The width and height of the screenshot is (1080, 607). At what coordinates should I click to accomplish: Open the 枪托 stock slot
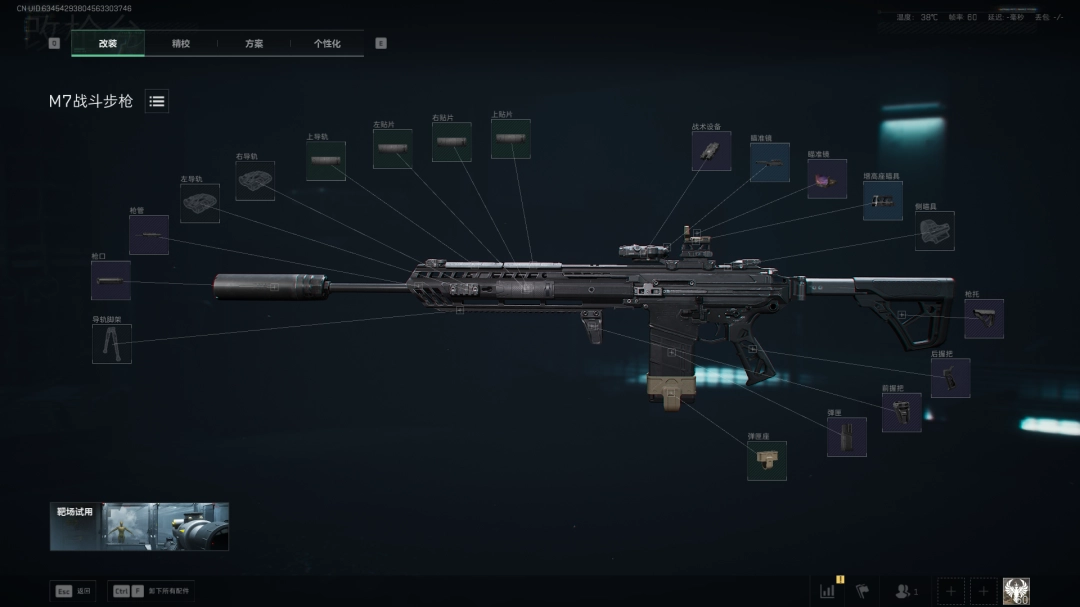[983, 319]
